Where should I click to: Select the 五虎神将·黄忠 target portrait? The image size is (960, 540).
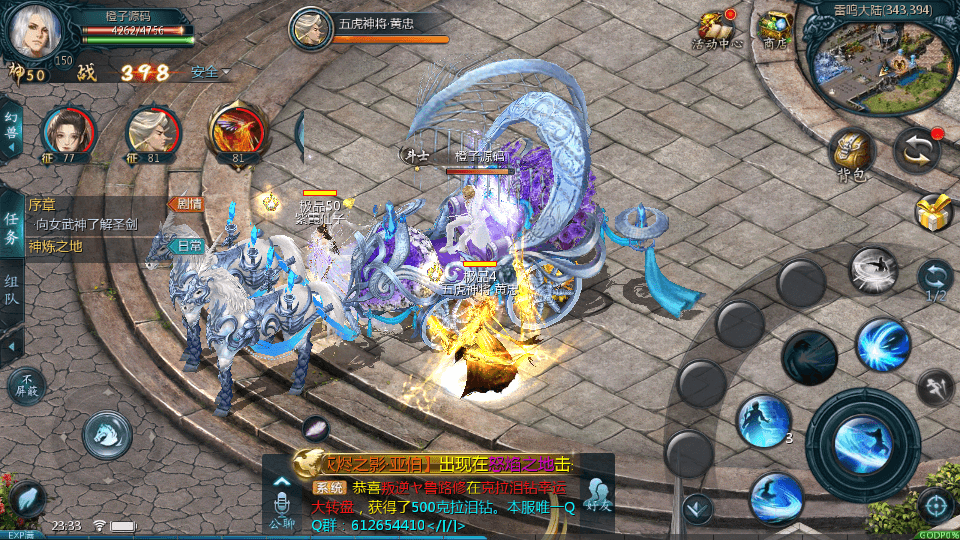(311, 28)
